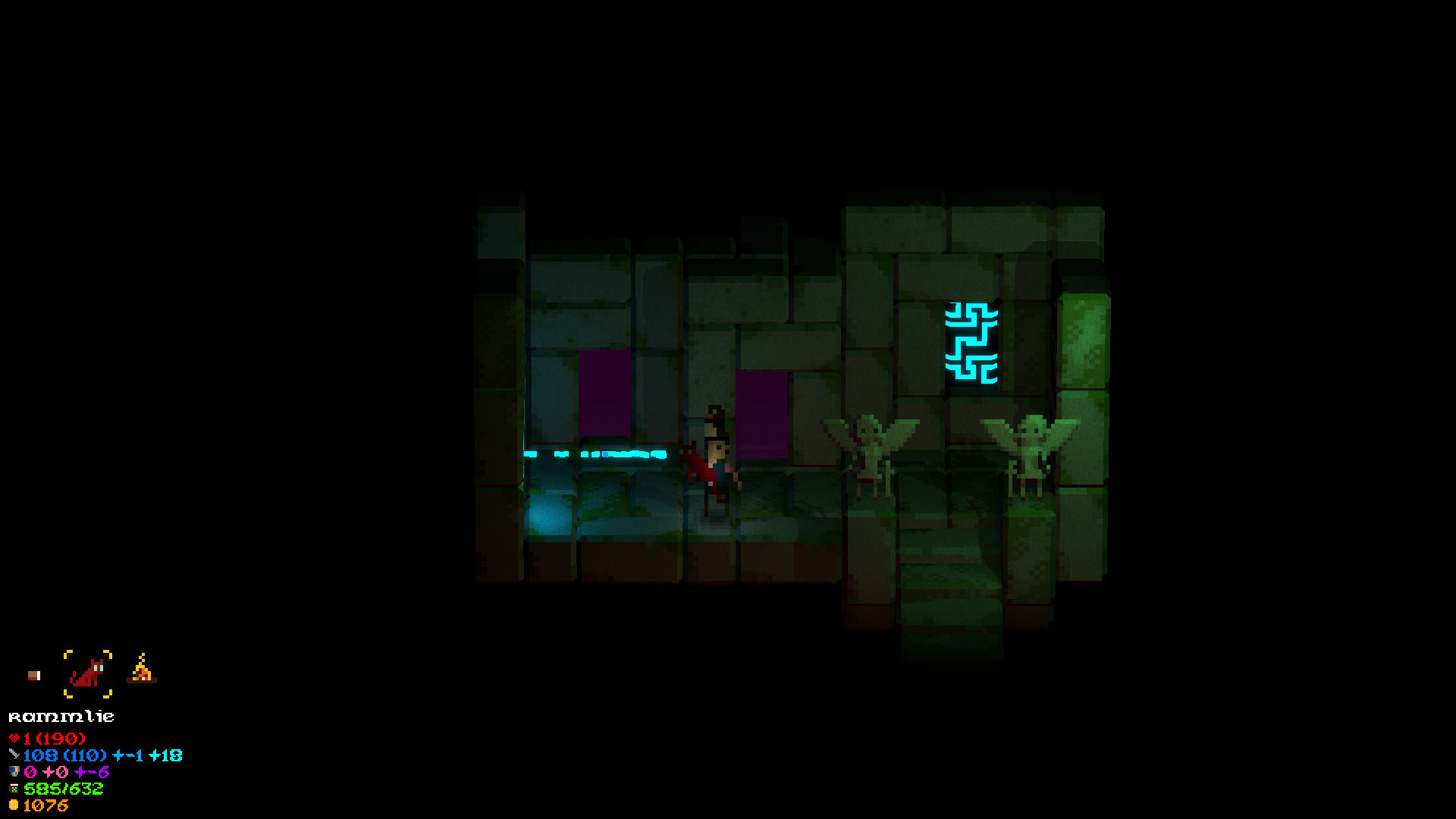
Task: Click the gold coin currency icon
Action: click(14, 805)
